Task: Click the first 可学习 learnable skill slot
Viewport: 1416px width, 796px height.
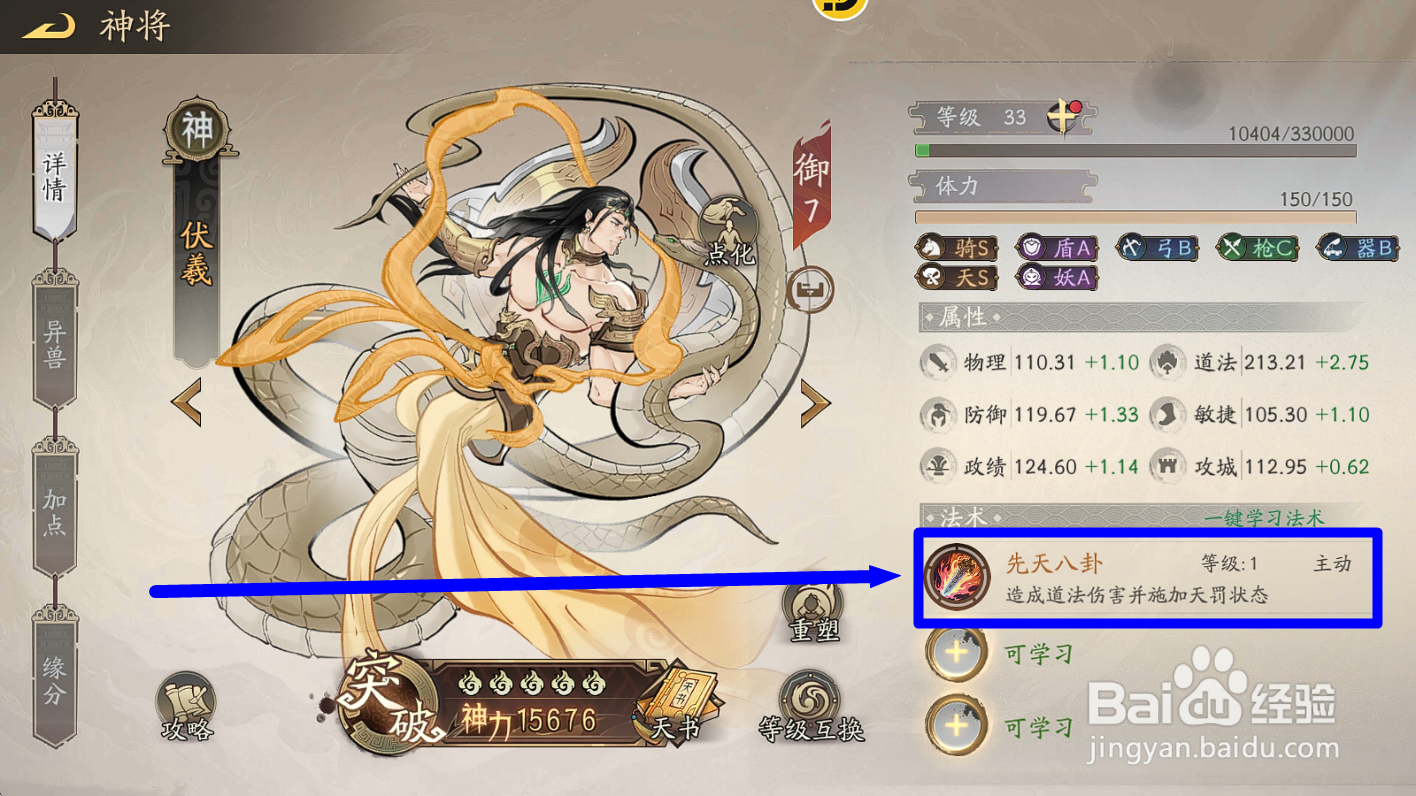Action: 956,655
